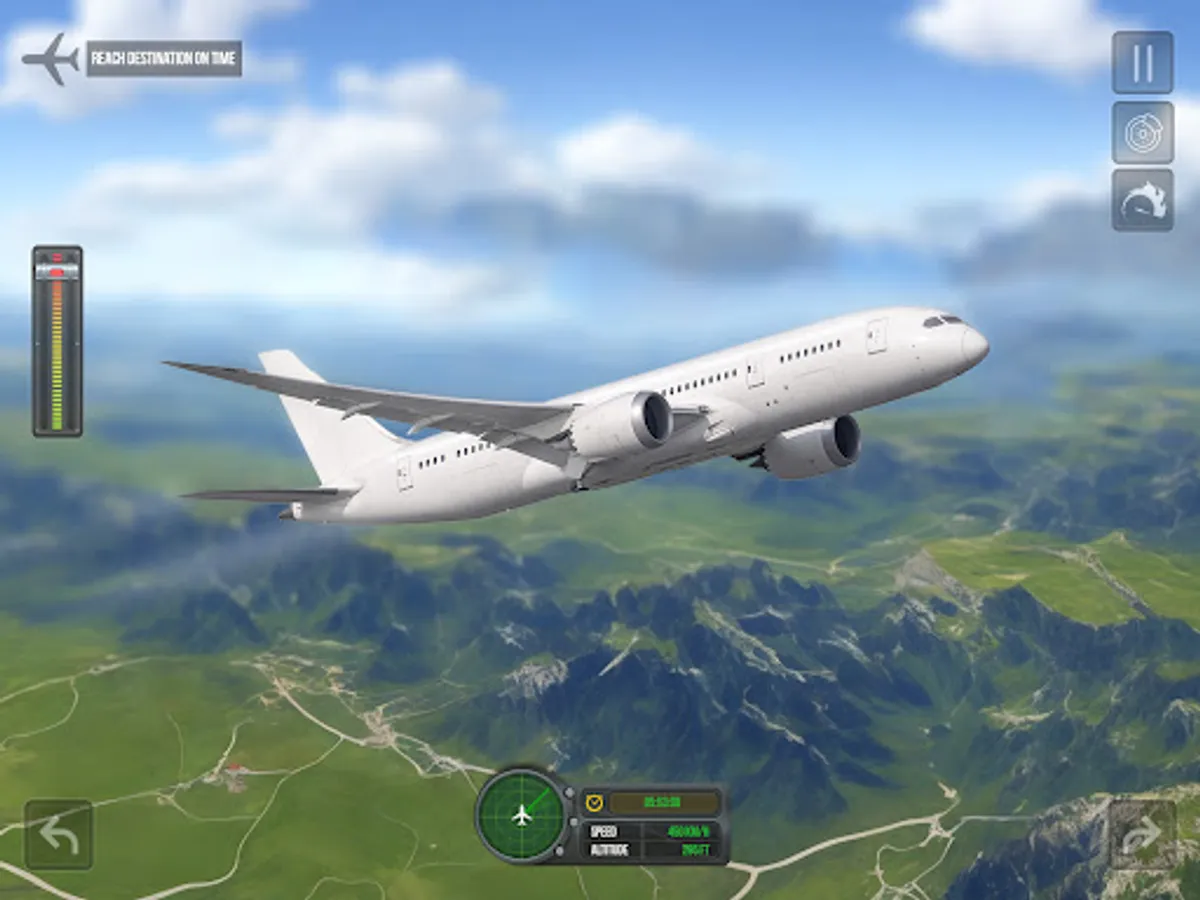
Task: Steer right with the right arrow button
Action: click(1143, 834)
